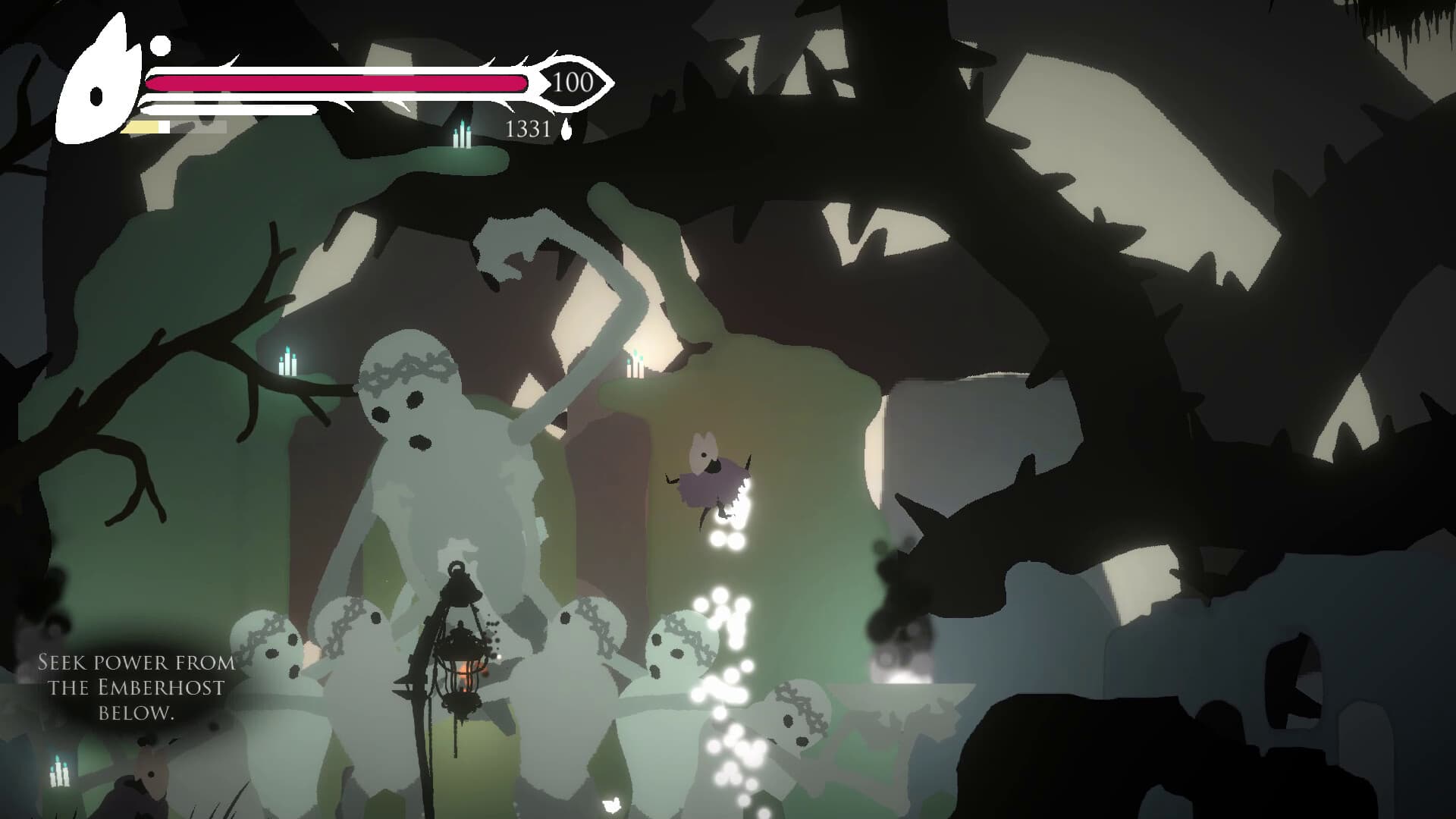Click the gray empty gauge segment

(197, 126)
